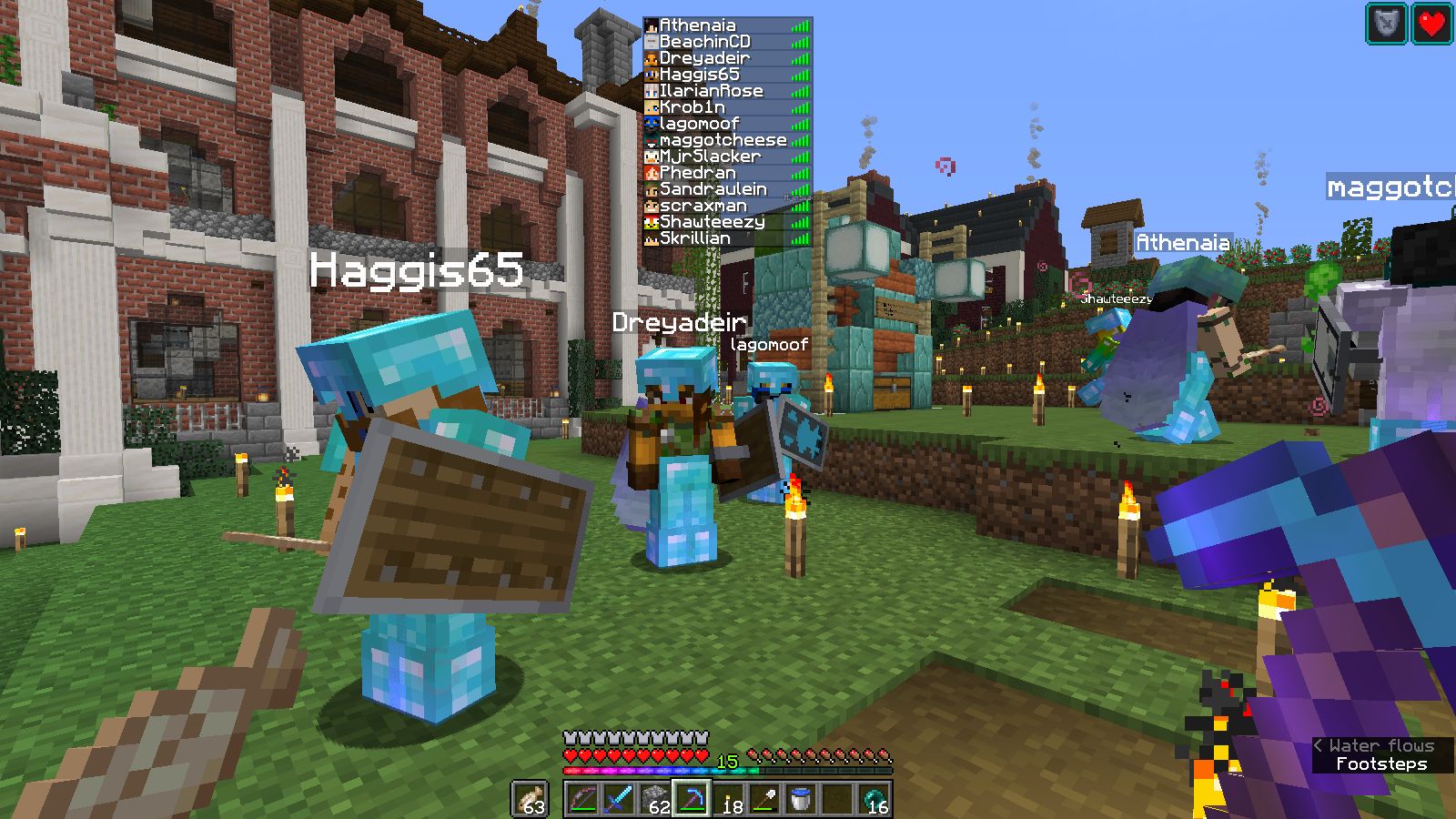Click the red heart status effect icon
The image size is (1456, 819).
click(x=1431, y=24)
